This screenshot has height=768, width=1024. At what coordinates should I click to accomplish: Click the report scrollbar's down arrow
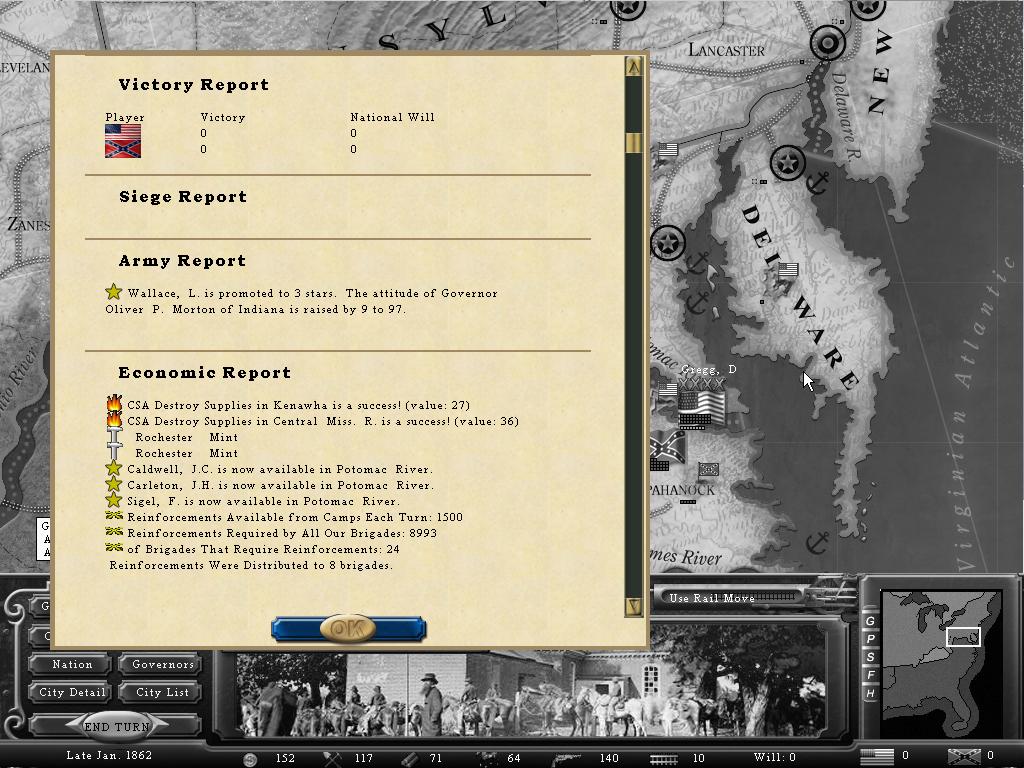point(633,605)
